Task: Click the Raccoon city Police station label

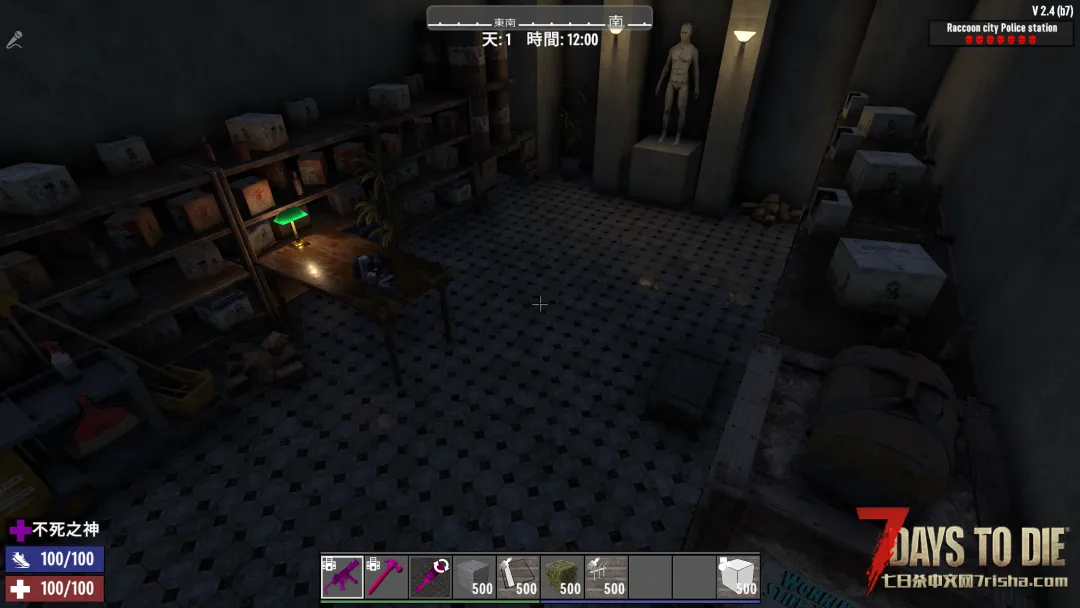Action: (1001, 28)
